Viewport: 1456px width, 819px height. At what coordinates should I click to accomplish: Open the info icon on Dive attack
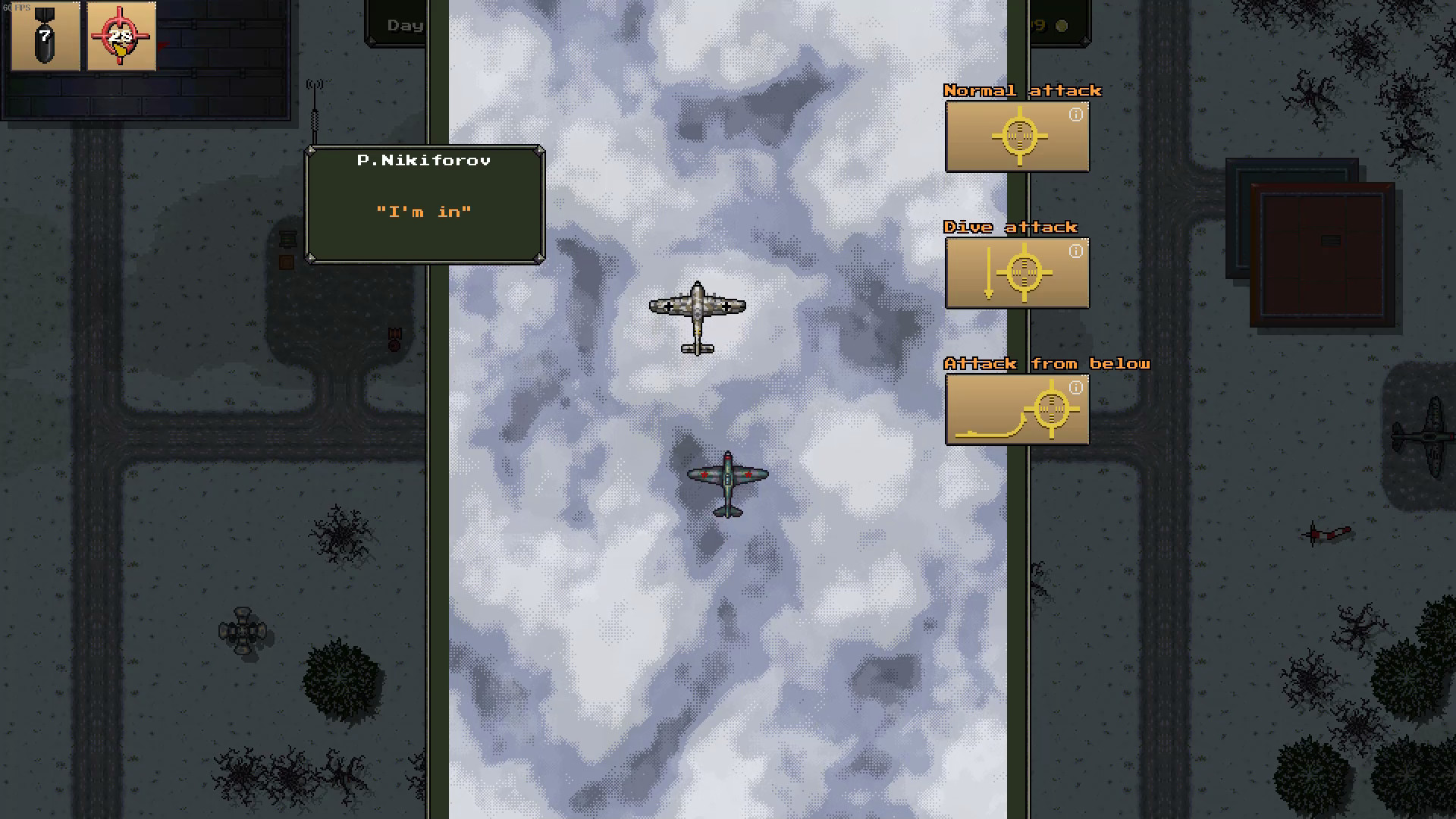click(1075, 251)
